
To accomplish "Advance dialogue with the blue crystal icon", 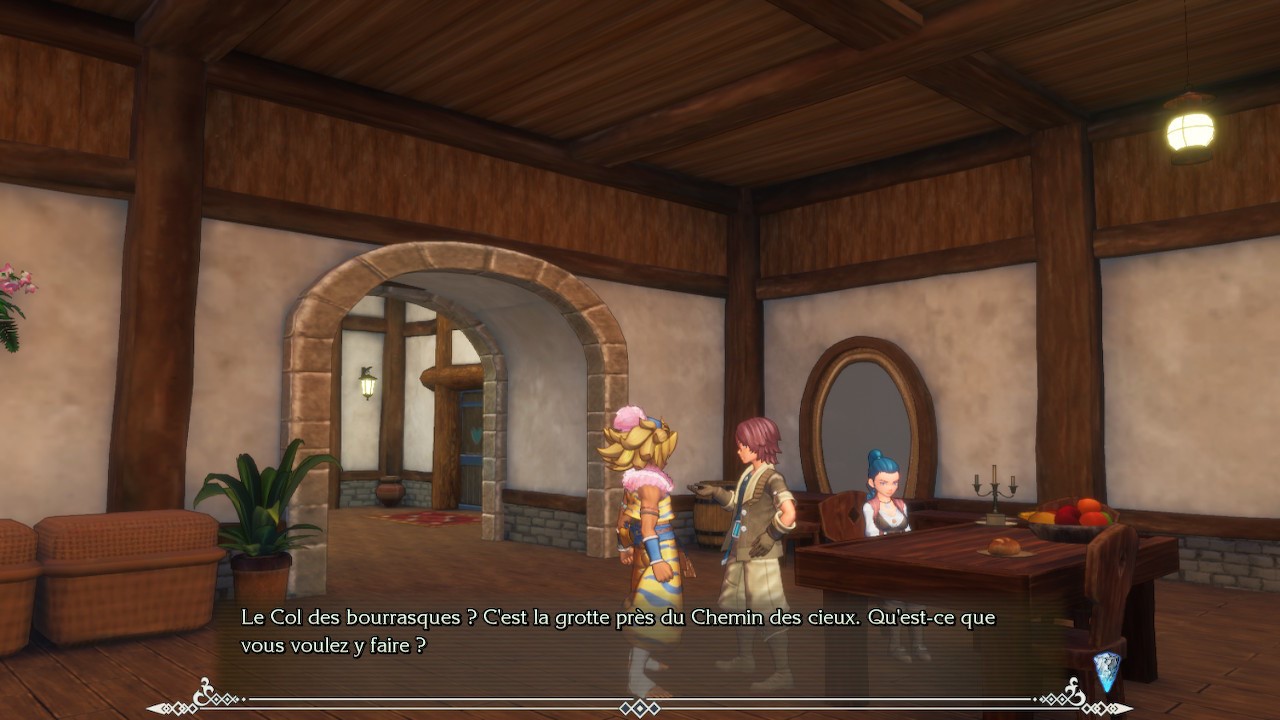I will [1107, 670].
